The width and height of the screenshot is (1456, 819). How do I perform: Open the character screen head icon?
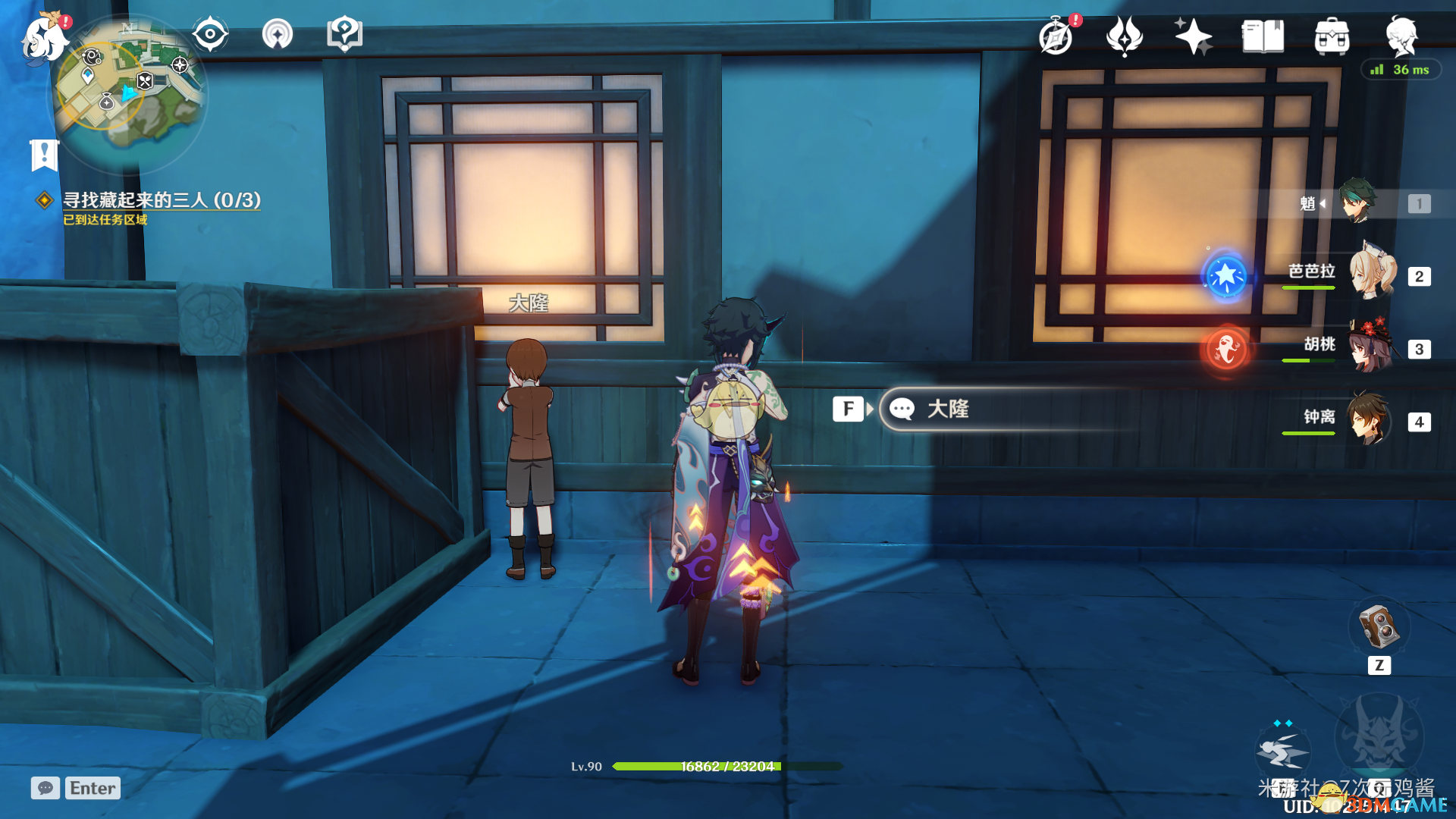[x=1401, y=35]
